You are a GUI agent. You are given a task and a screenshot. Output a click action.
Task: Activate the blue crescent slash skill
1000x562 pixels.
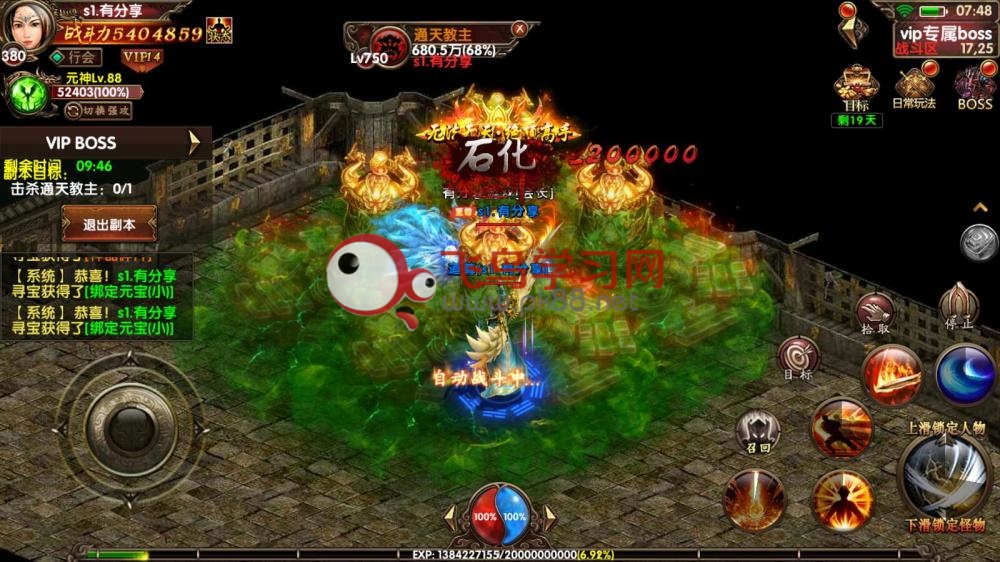point(966,374)
